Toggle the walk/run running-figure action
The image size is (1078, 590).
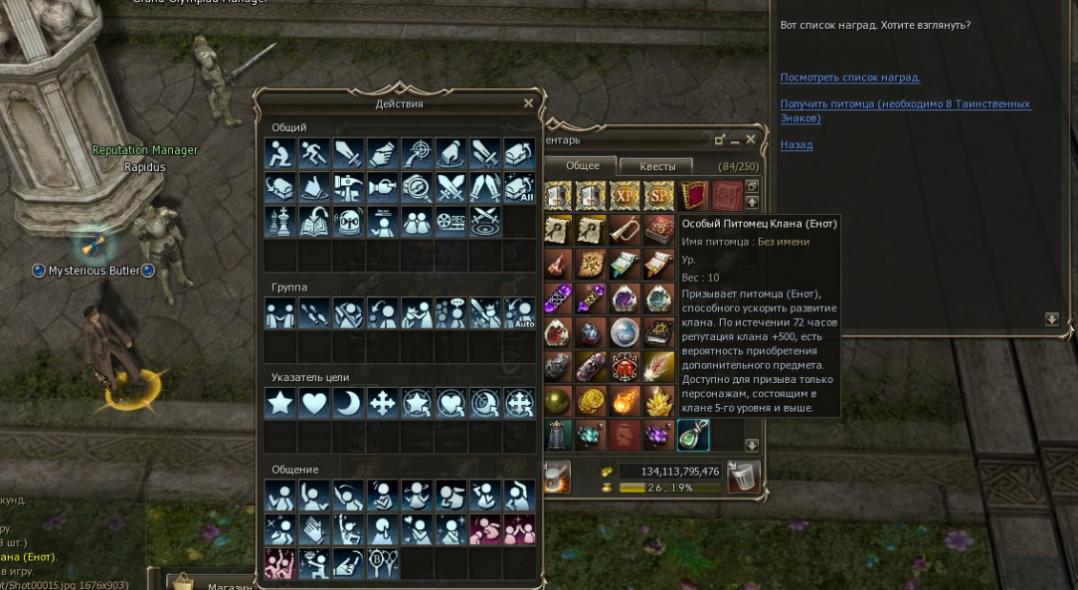[x=315, y=153]
